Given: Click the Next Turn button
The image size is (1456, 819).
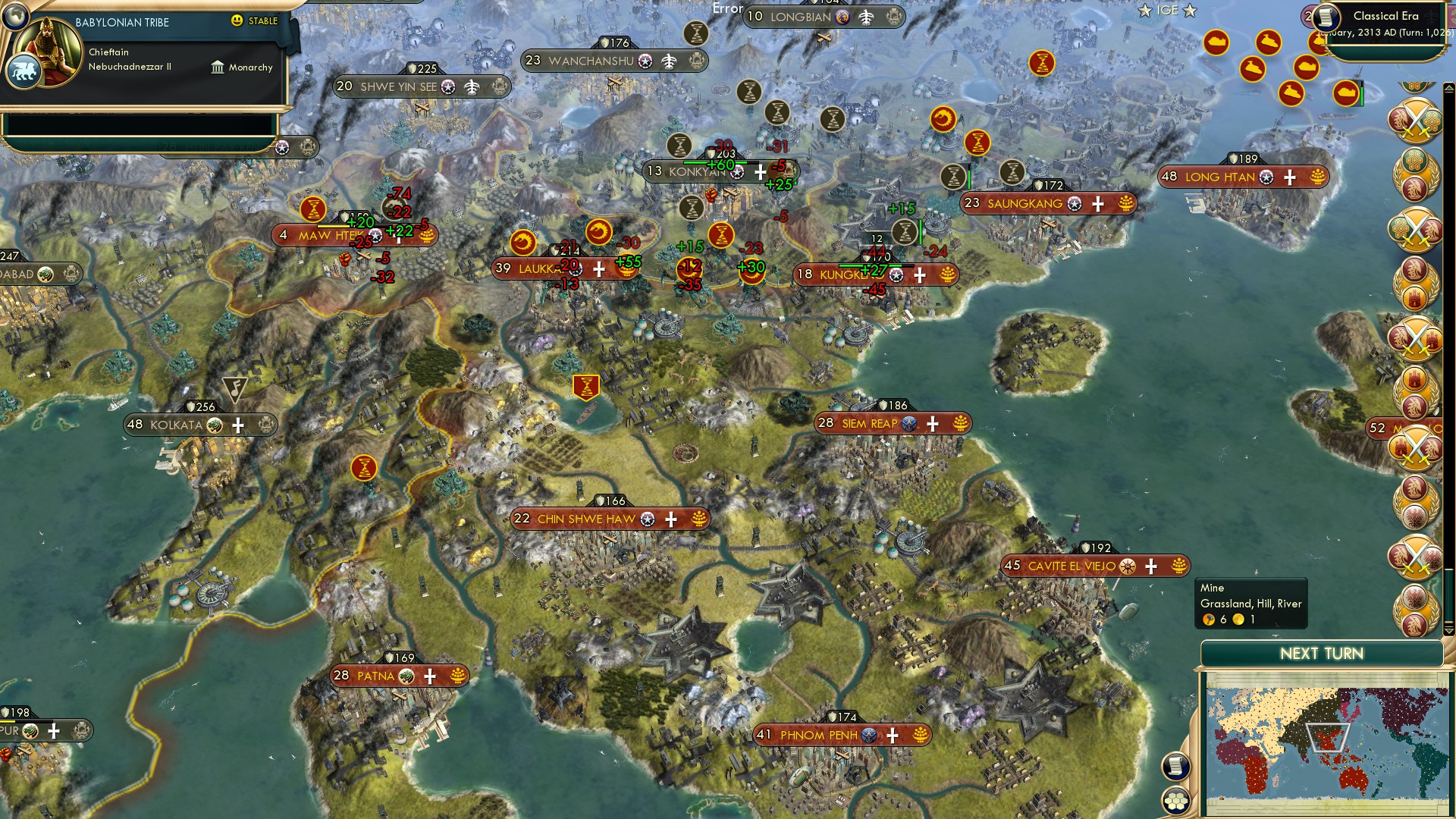Looking at the screenshot, I should [x=1321, y=654].
